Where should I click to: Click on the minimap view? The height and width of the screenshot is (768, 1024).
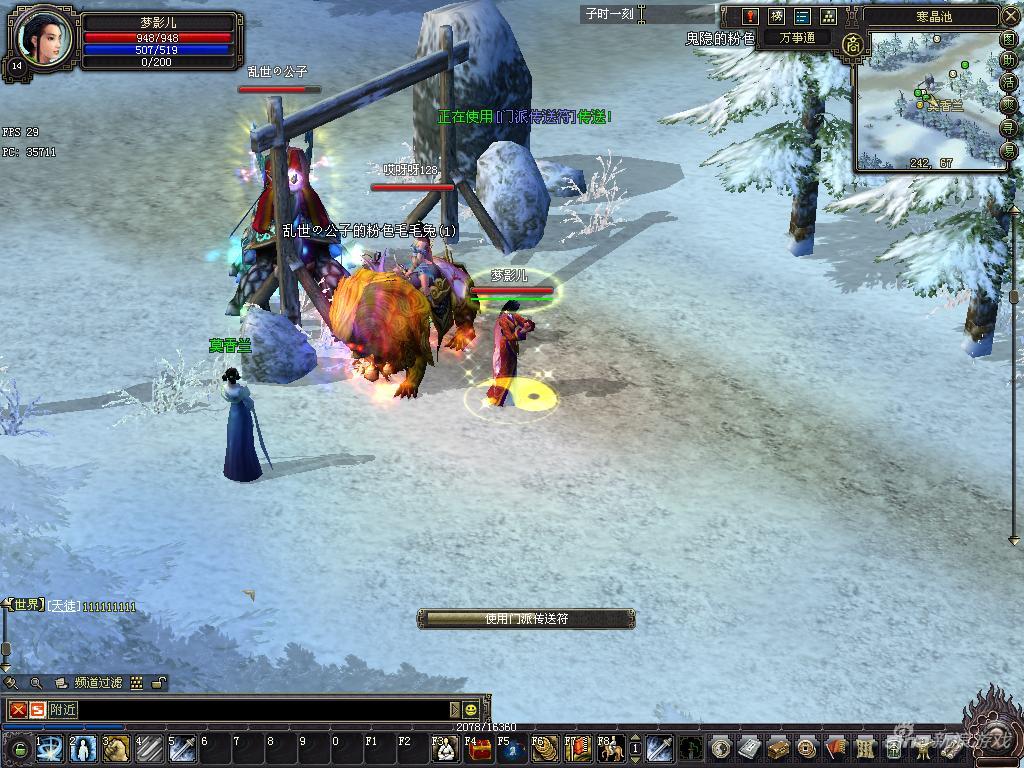pyautogui.click(x=930, y=100)
